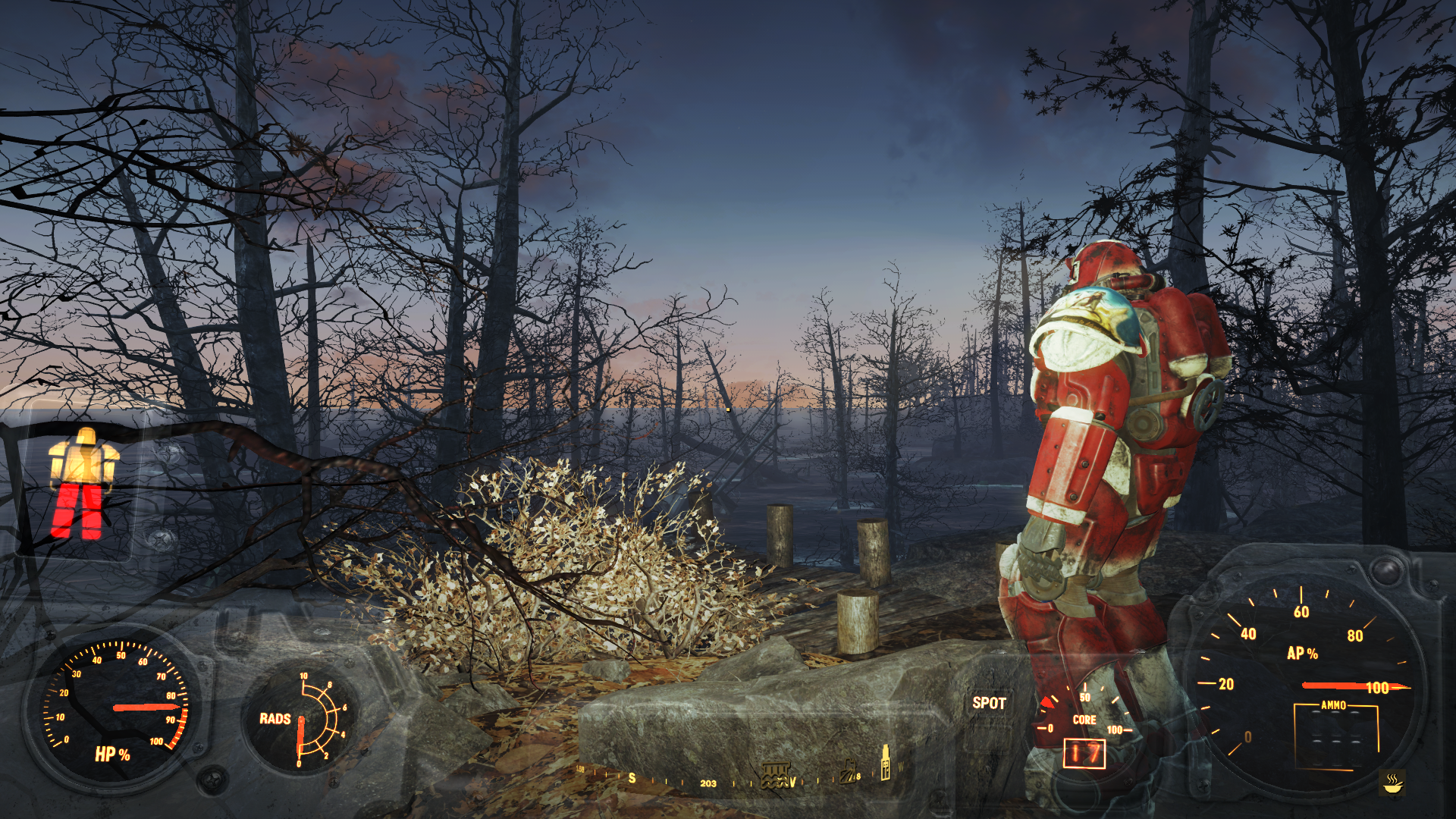Click the steaming bowl status icon
The height and width of the screenshot is (819, 1456).
pos(1392,783)
